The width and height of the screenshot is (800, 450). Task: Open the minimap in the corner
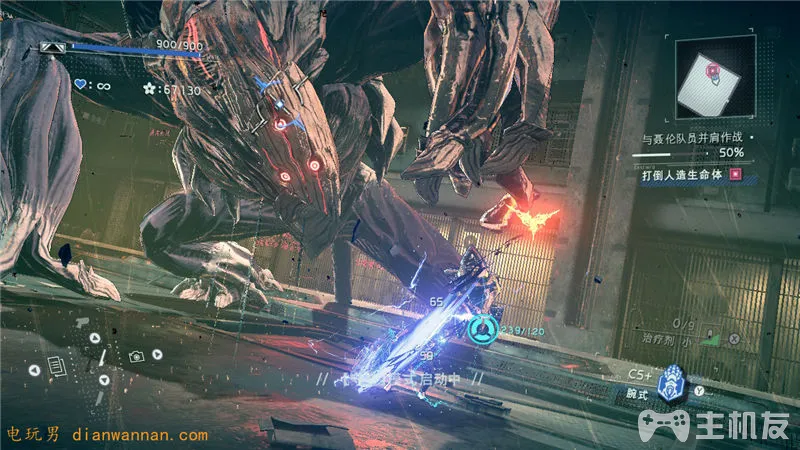[713, 82]
